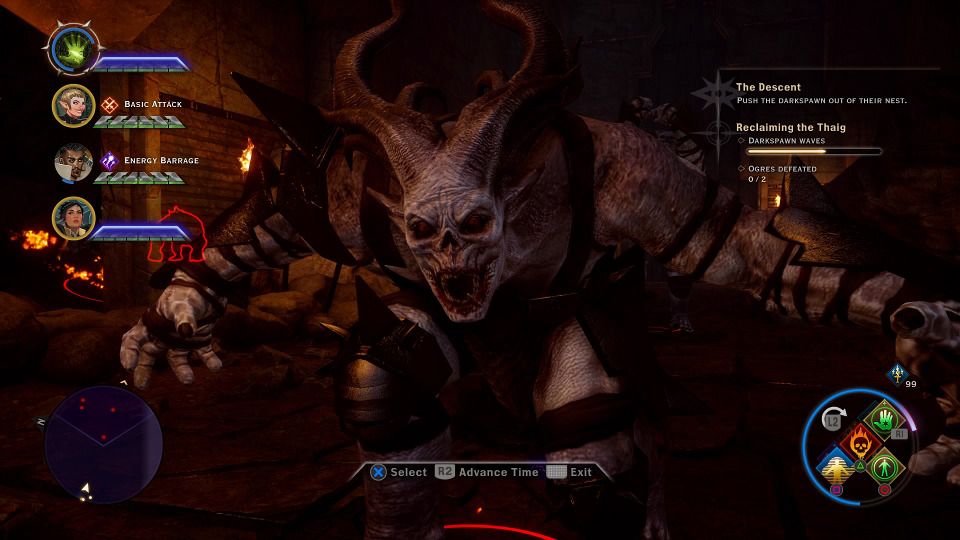Open The Descent quest tracker entry
Viewport: 960px width, 540px height.
(768, 88)
